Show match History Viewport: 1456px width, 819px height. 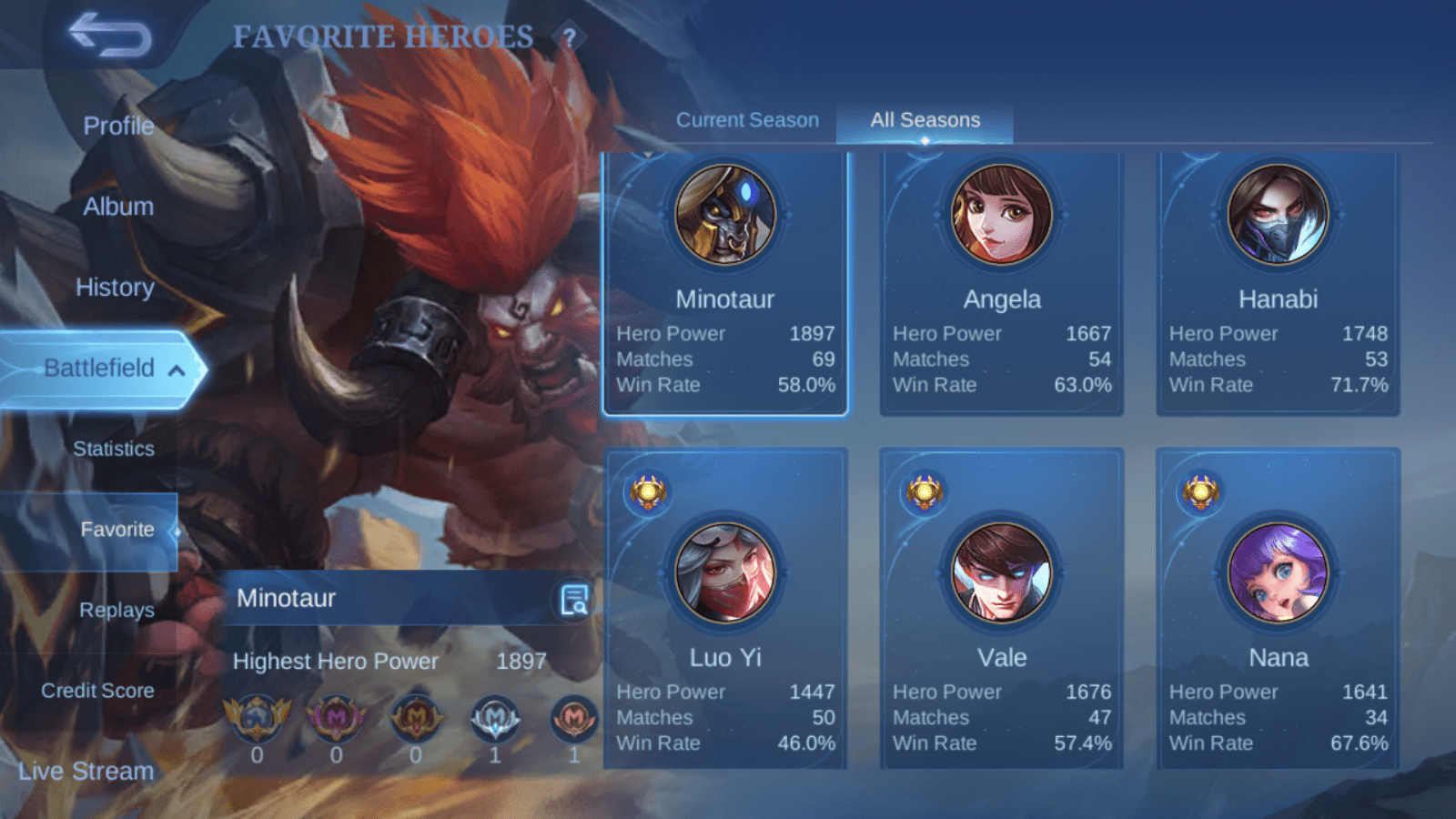(115, 288)
